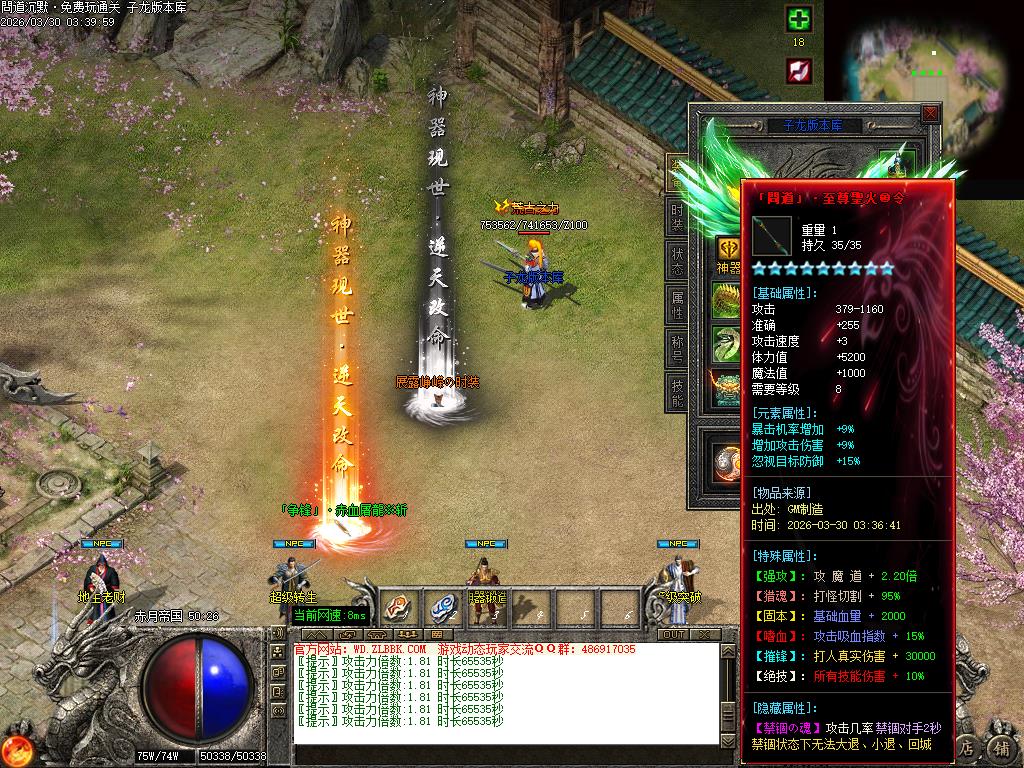
Task: Click the OUT button above chat
Action: coord(673,634)
